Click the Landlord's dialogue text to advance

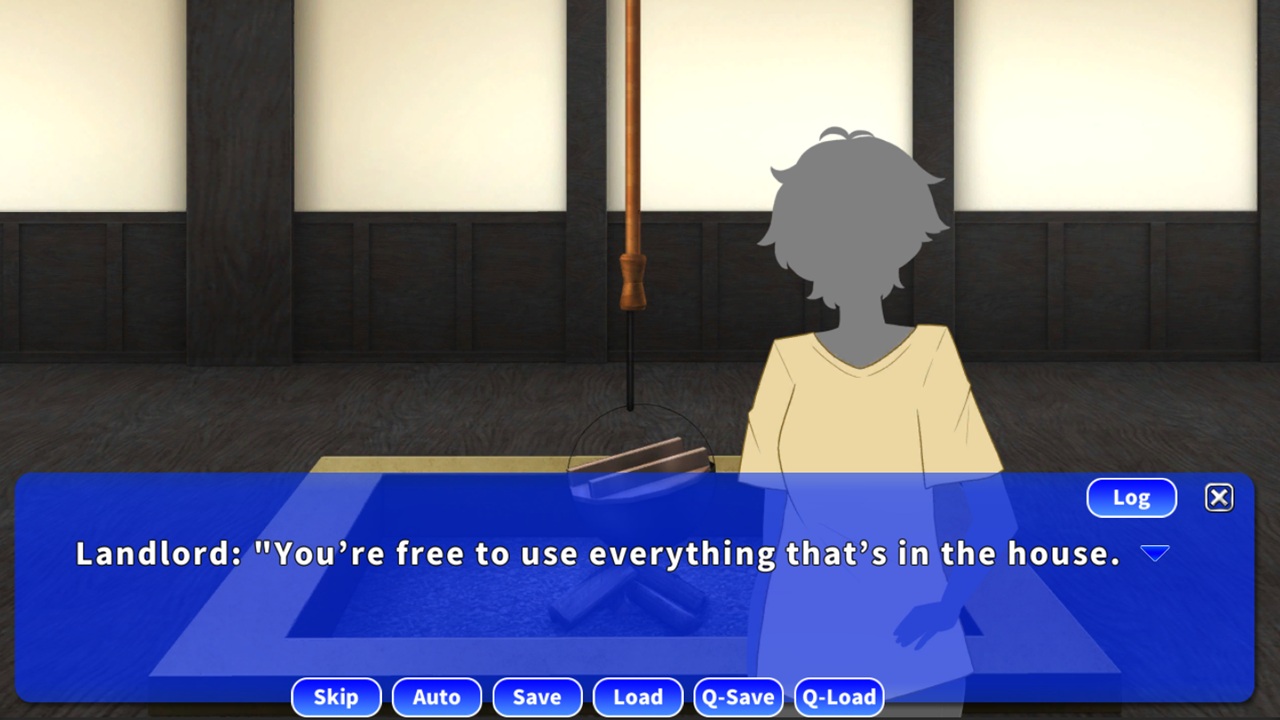click(597, 553)
